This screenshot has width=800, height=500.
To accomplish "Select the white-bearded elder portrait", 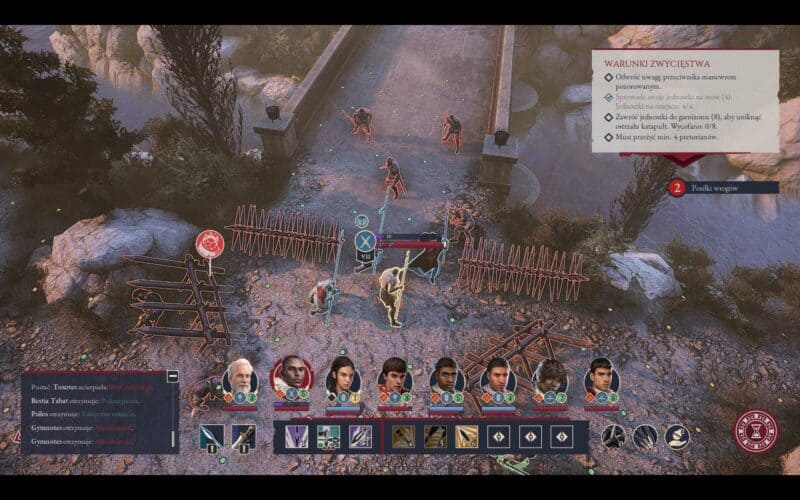I will [x=238, y=377].
